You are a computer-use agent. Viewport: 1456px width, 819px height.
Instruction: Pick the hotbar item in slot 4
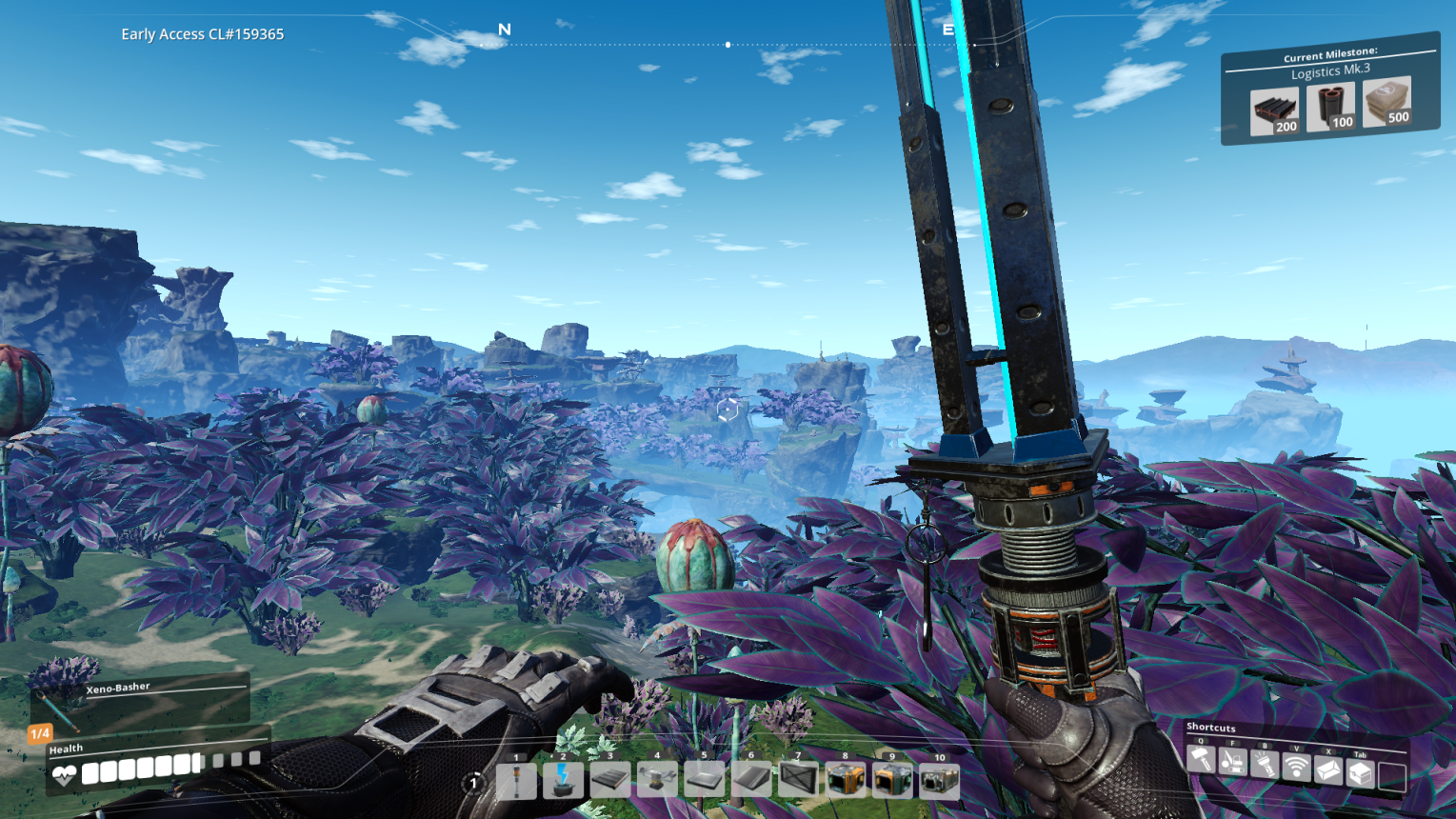coord(657,781)
